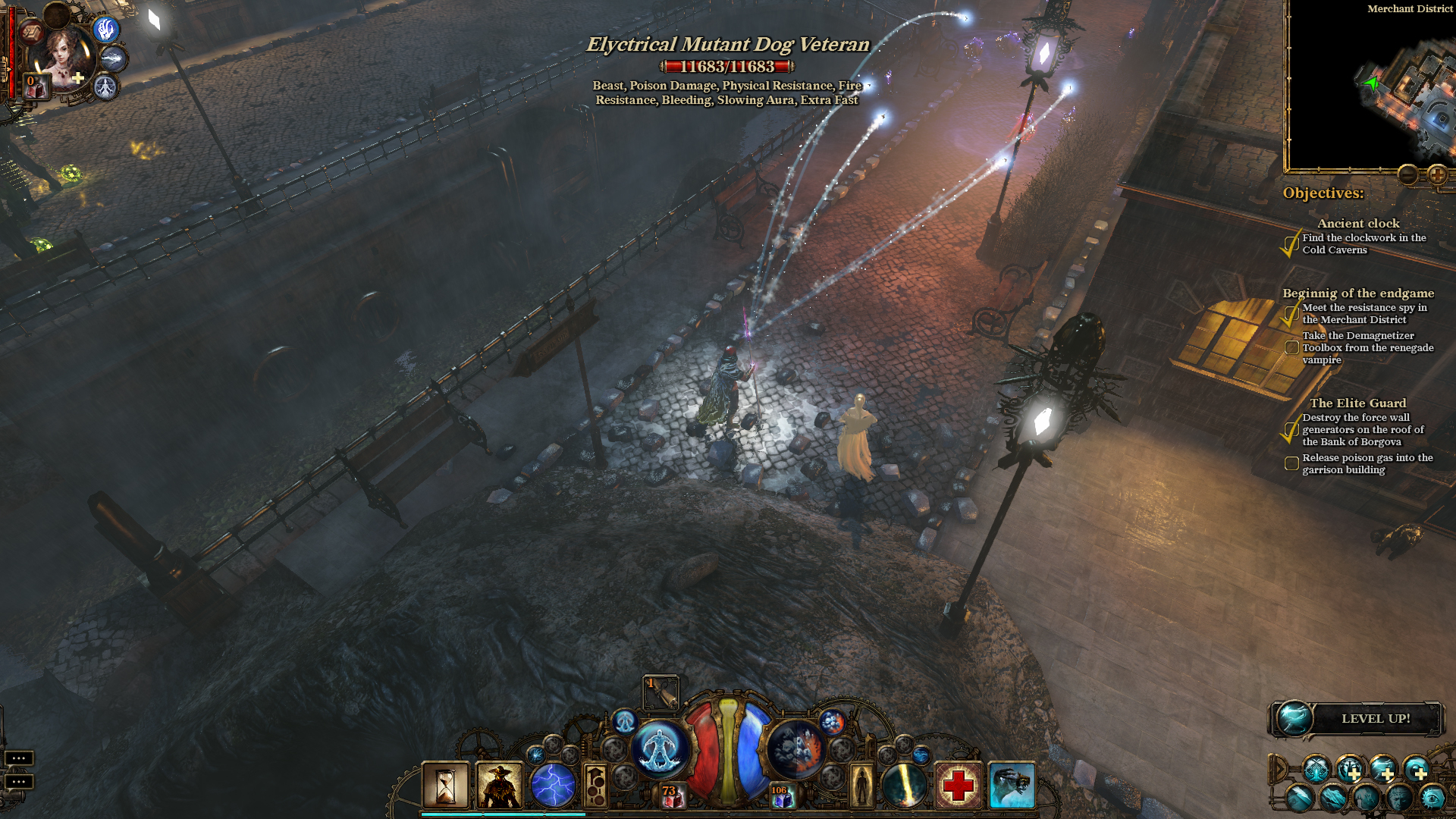
Task: Activate the red cross healing icon
Action: click(959, 784)
